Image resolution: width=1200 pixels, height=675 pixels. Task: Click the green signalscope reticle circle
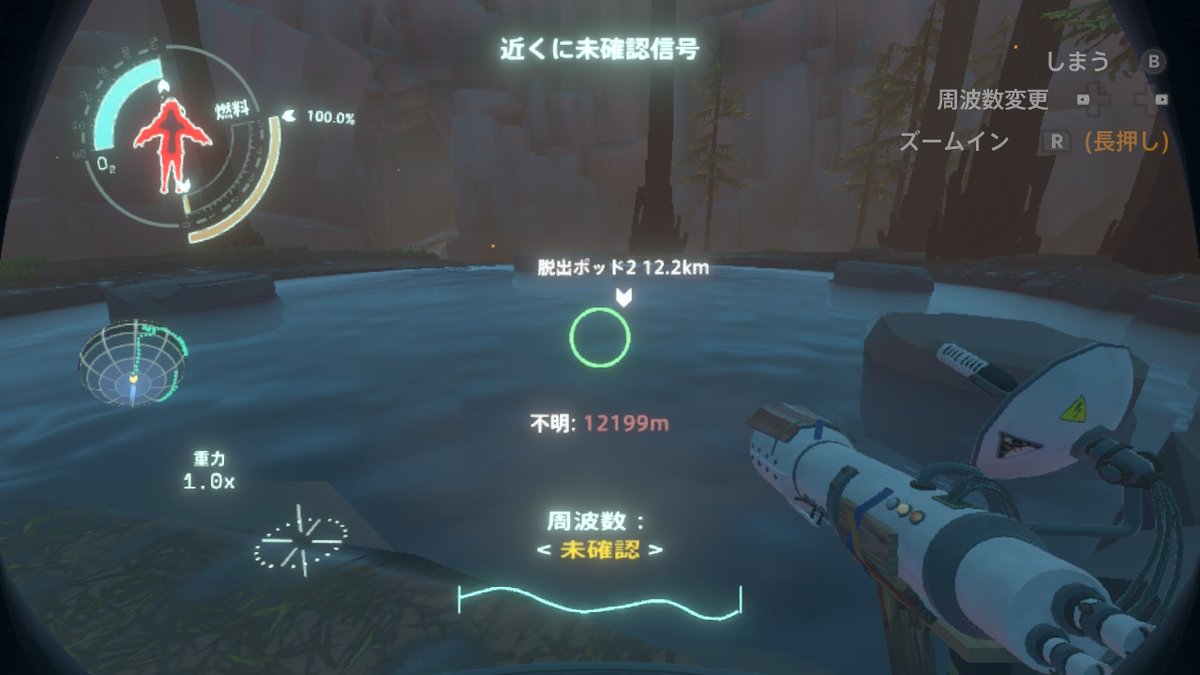[600, 337]
